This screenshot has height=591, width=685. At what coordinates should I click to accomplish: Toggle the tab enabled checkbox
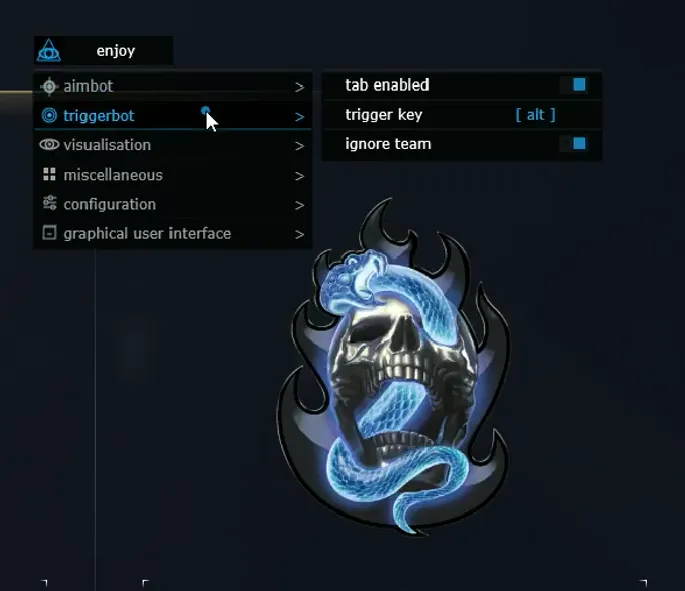579,85
